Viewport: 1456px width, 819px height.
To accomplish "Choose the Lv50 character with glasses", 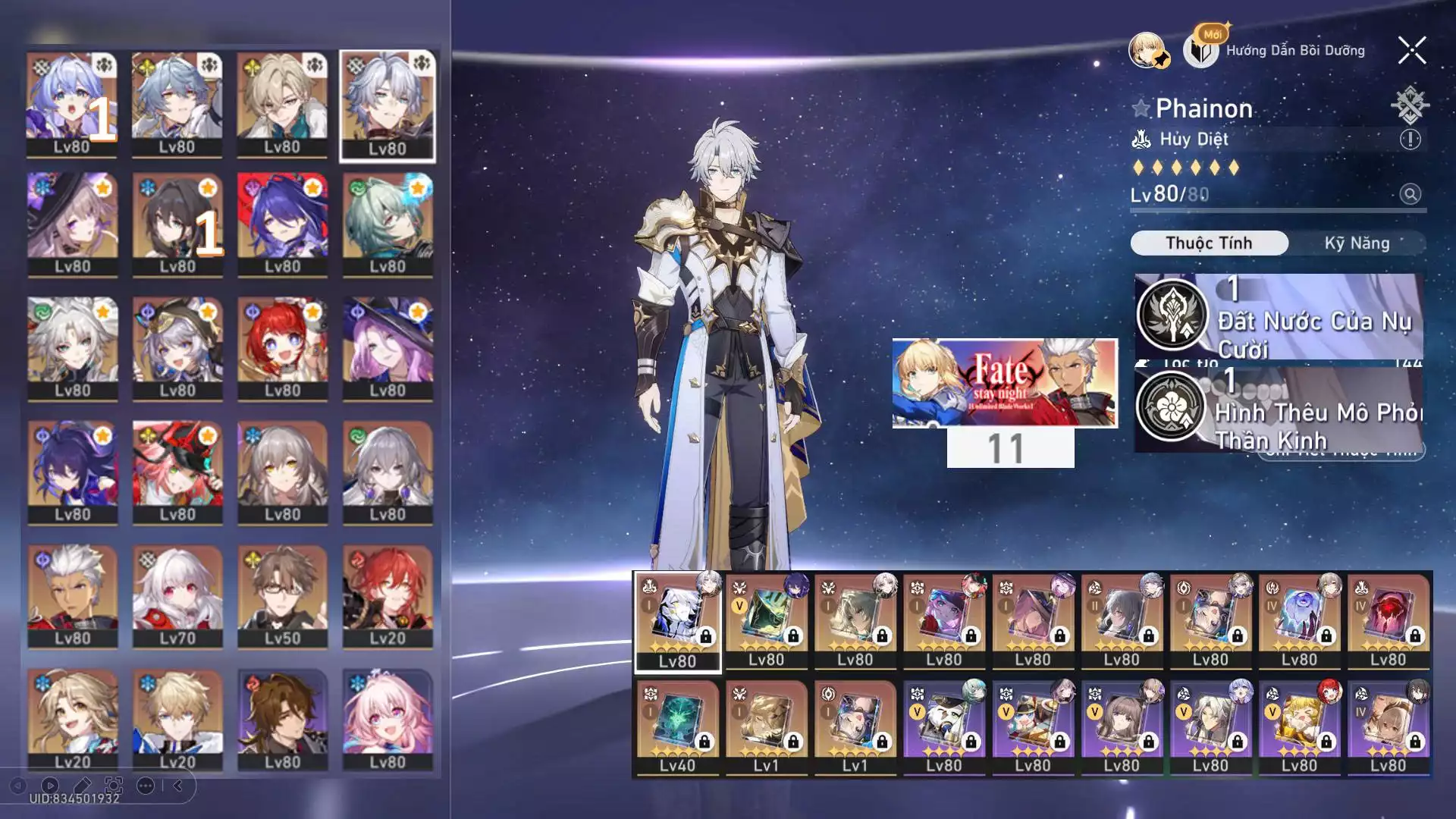I will [282, 597].
